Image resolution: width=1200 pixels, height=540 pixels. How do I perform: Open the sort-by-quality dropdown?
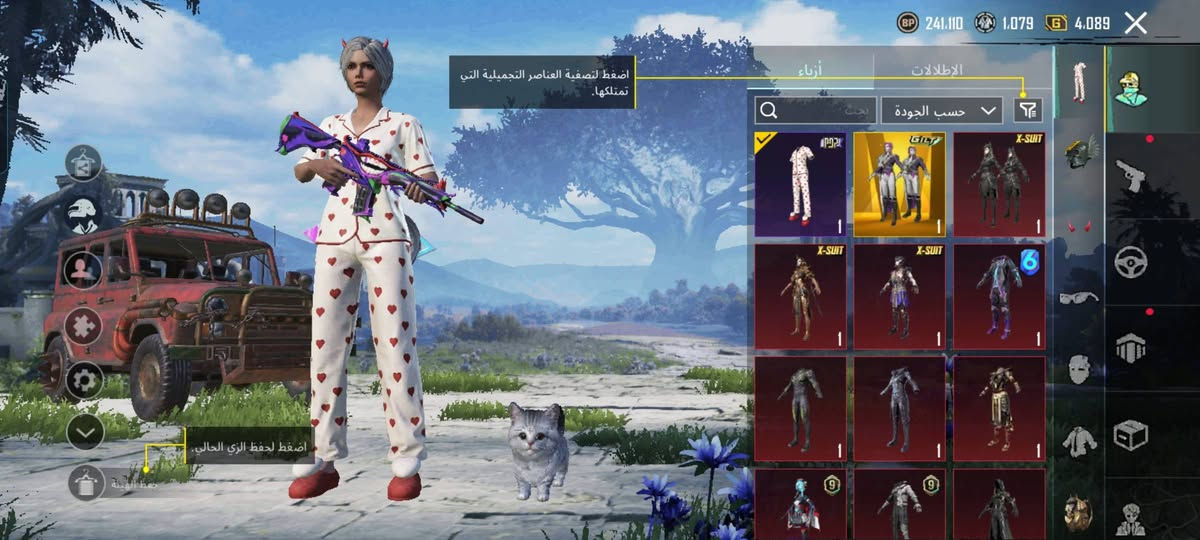pyautogui.click(x=941, y=110)
